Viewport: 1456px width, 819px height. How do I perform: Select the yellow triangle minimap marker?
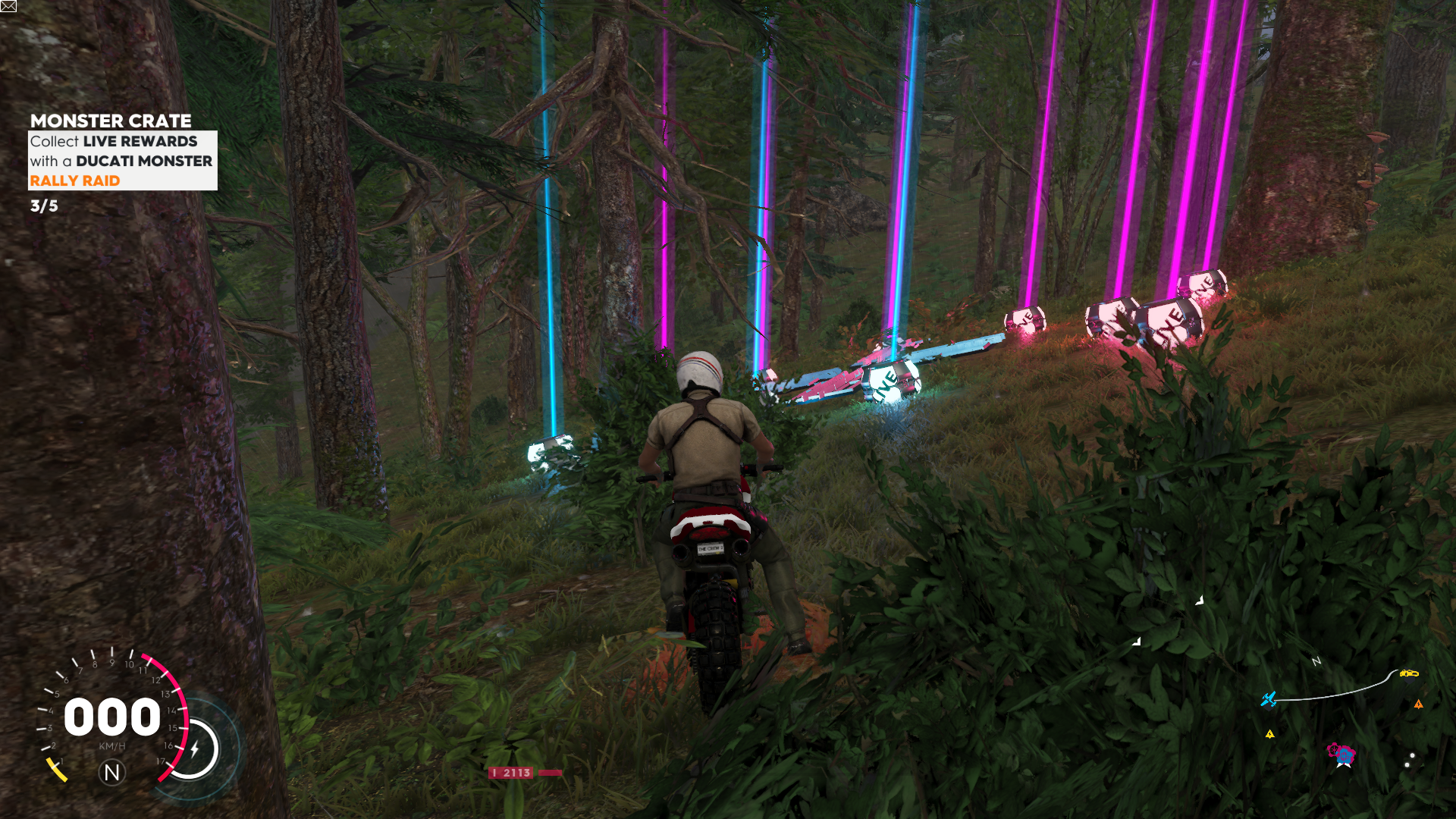pos(1270,734)
